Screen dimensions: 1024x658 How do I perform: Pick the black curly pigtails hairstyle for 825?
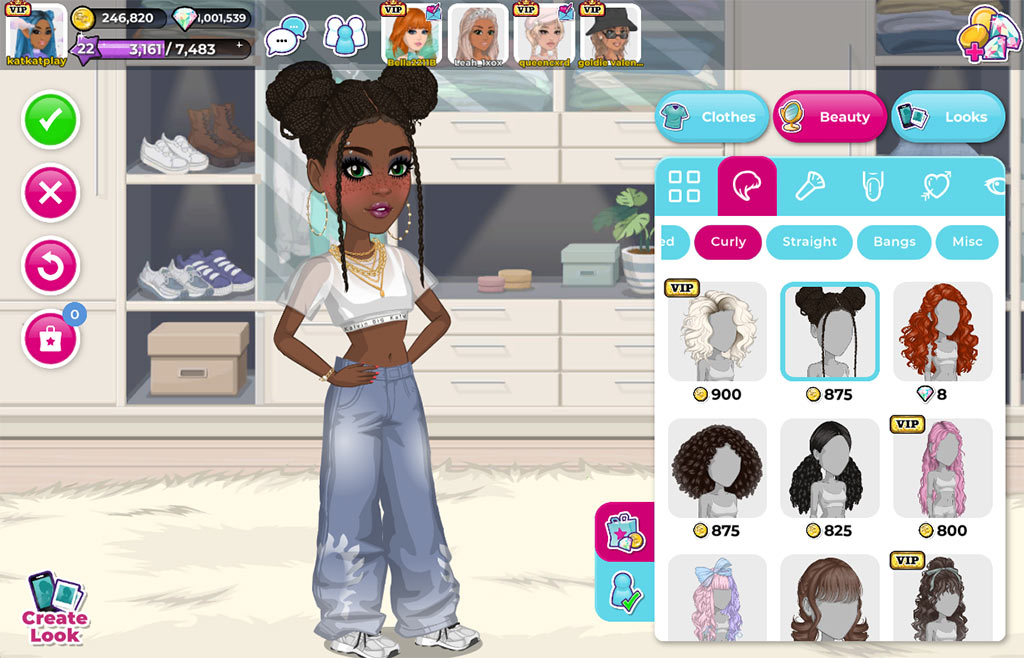830,468
